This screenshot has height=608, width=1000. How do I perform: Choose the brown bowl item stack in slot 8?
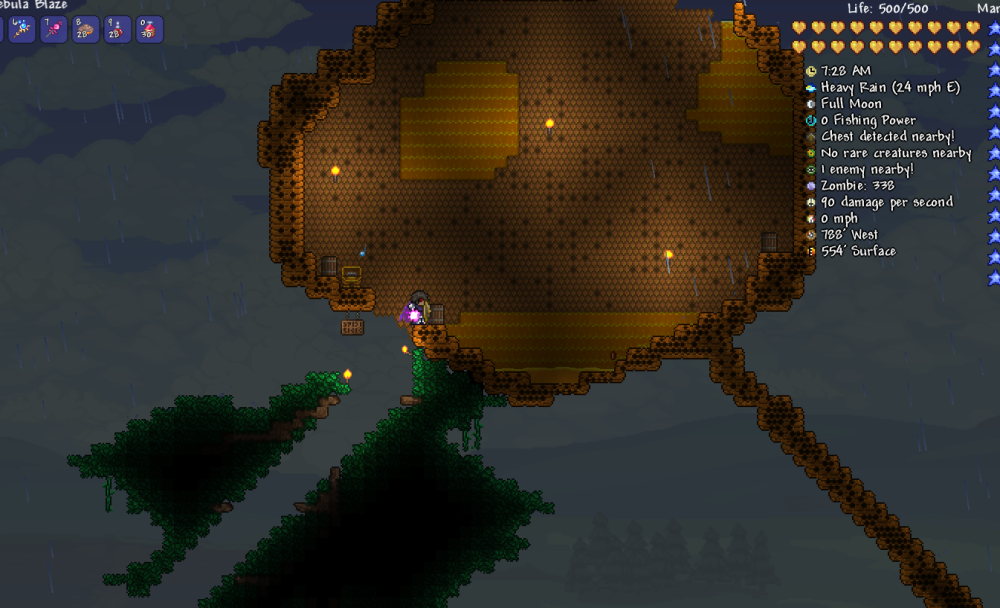pos(85,29)
